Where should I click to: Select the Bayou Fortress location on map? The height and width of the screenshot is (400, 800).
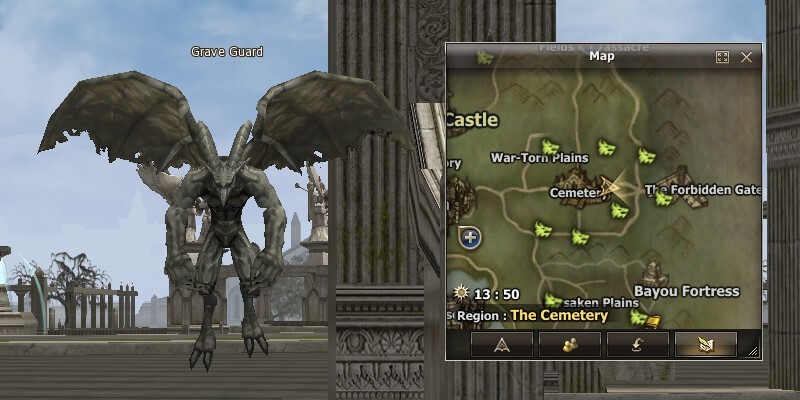[686, 291]
